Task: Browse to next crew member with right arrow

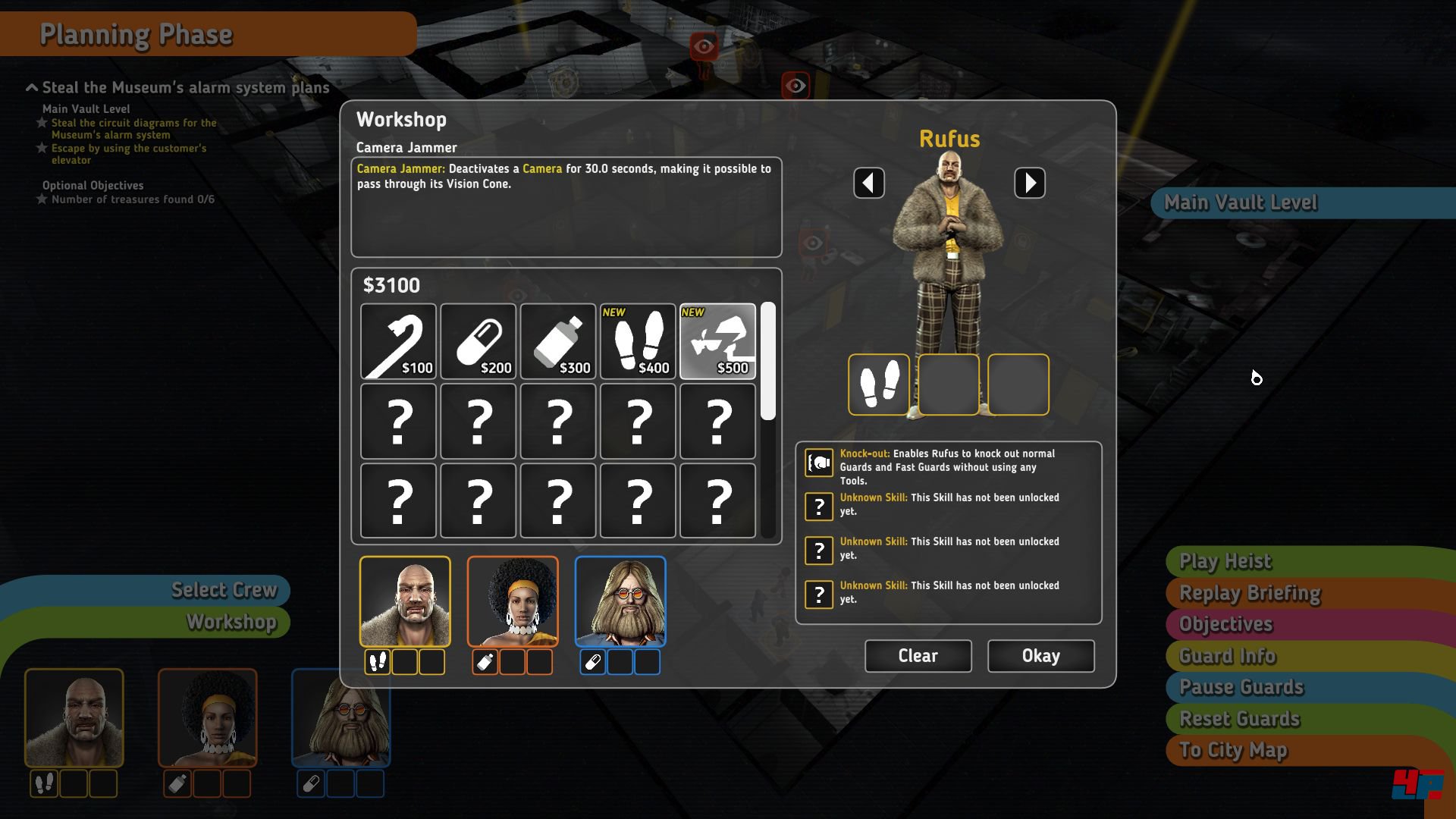Action: (1030, 183)
